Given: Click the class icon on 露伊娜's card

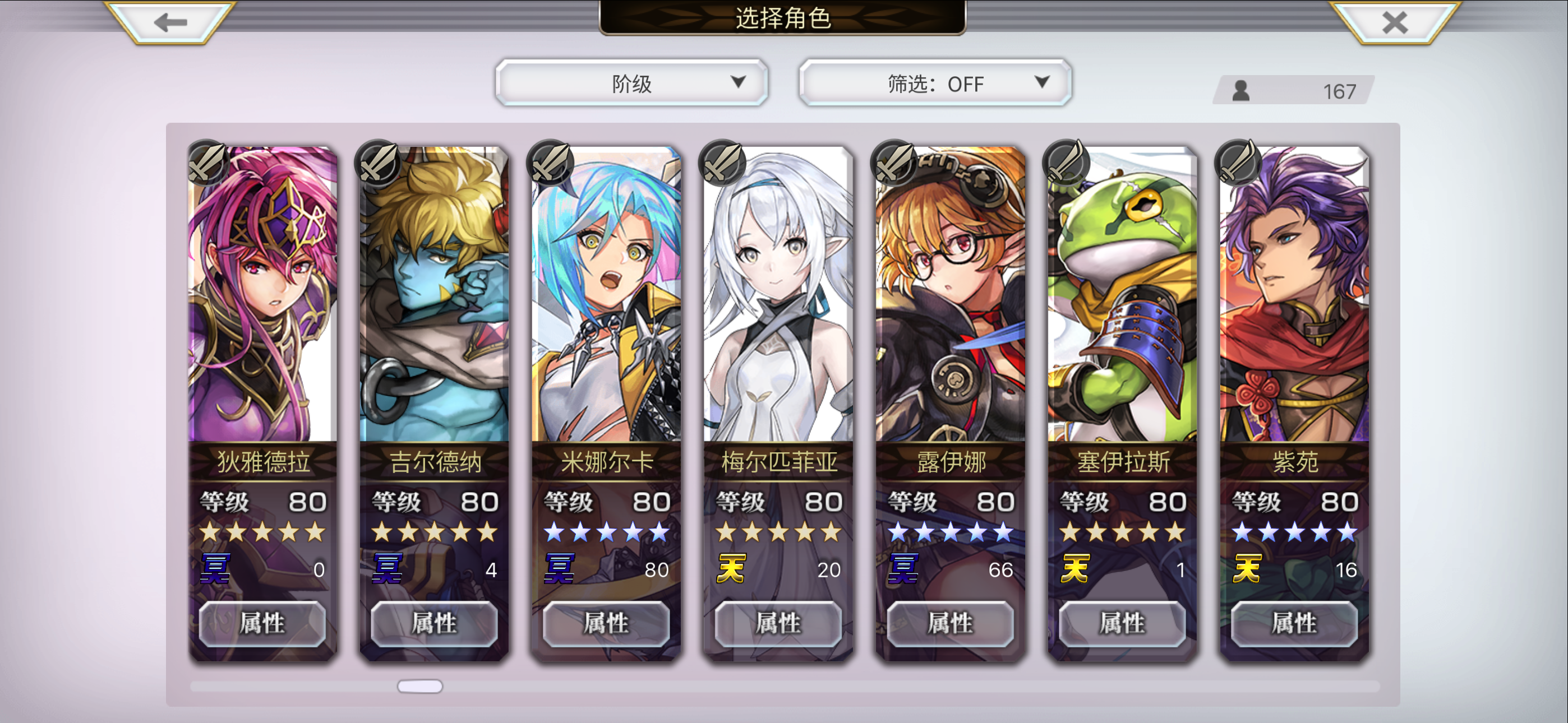Looking at the screenshot, I should 895,164.
